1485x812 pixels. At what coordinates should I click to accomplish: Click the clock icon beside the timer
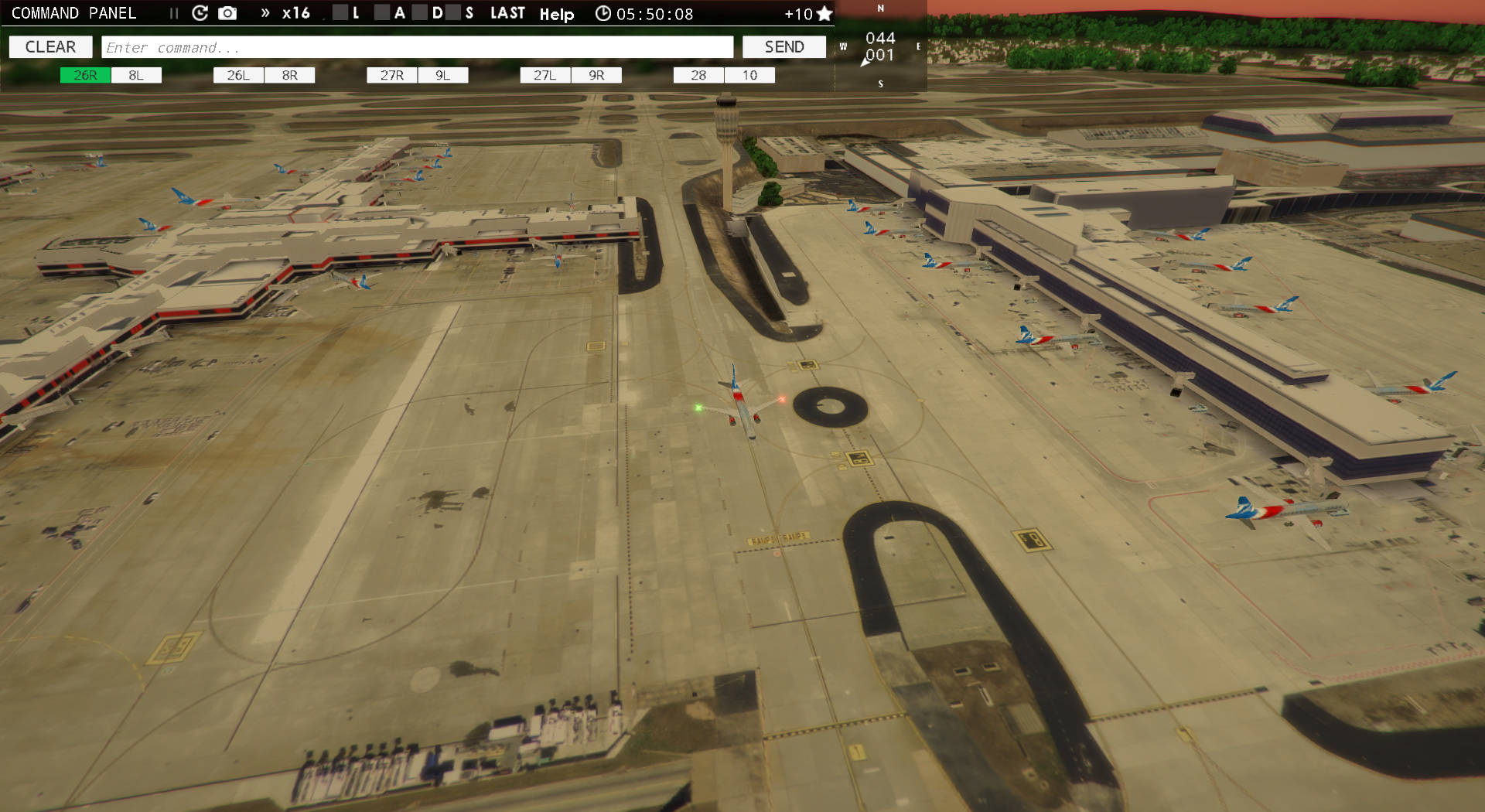604,13
